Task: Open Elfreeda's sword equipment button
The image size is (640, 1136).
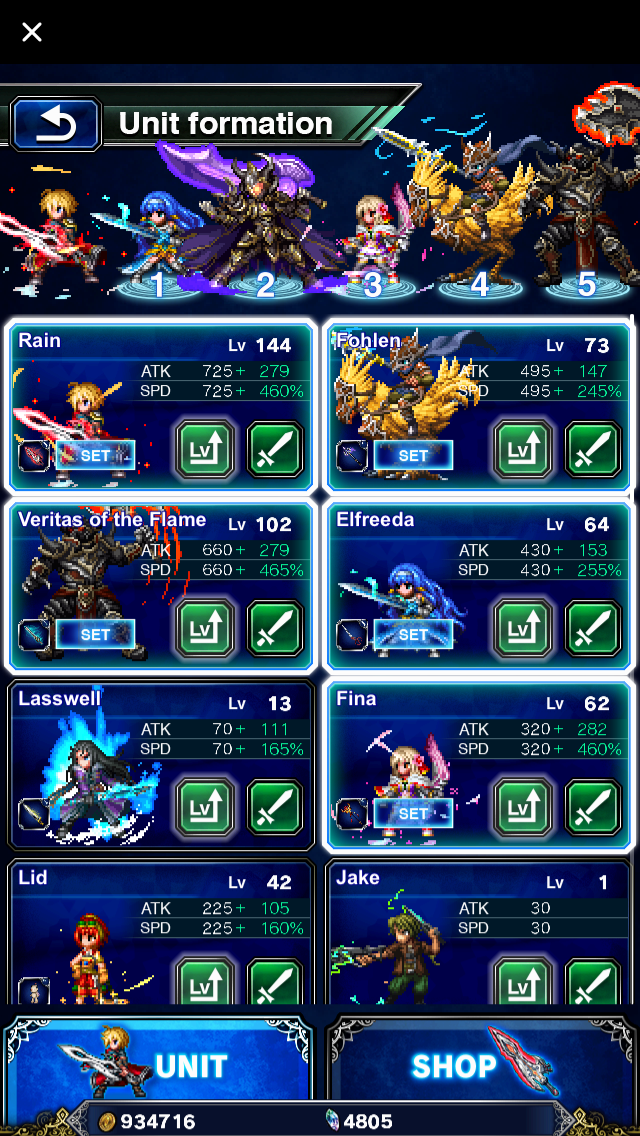Action: (593, 629)
